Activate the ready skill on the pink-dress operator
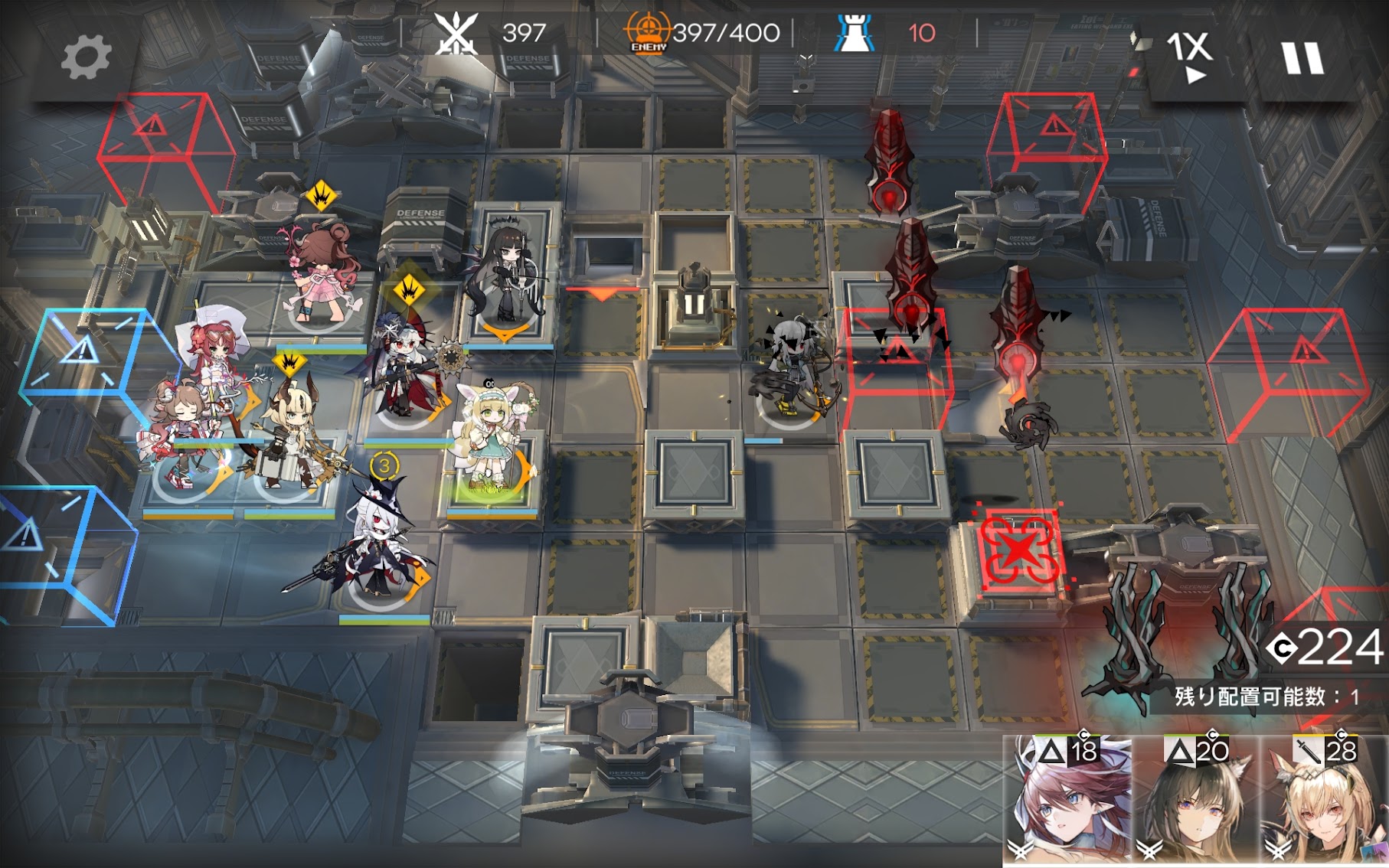The width and height of the screenshot is (1389, 868). click(321, 197)
